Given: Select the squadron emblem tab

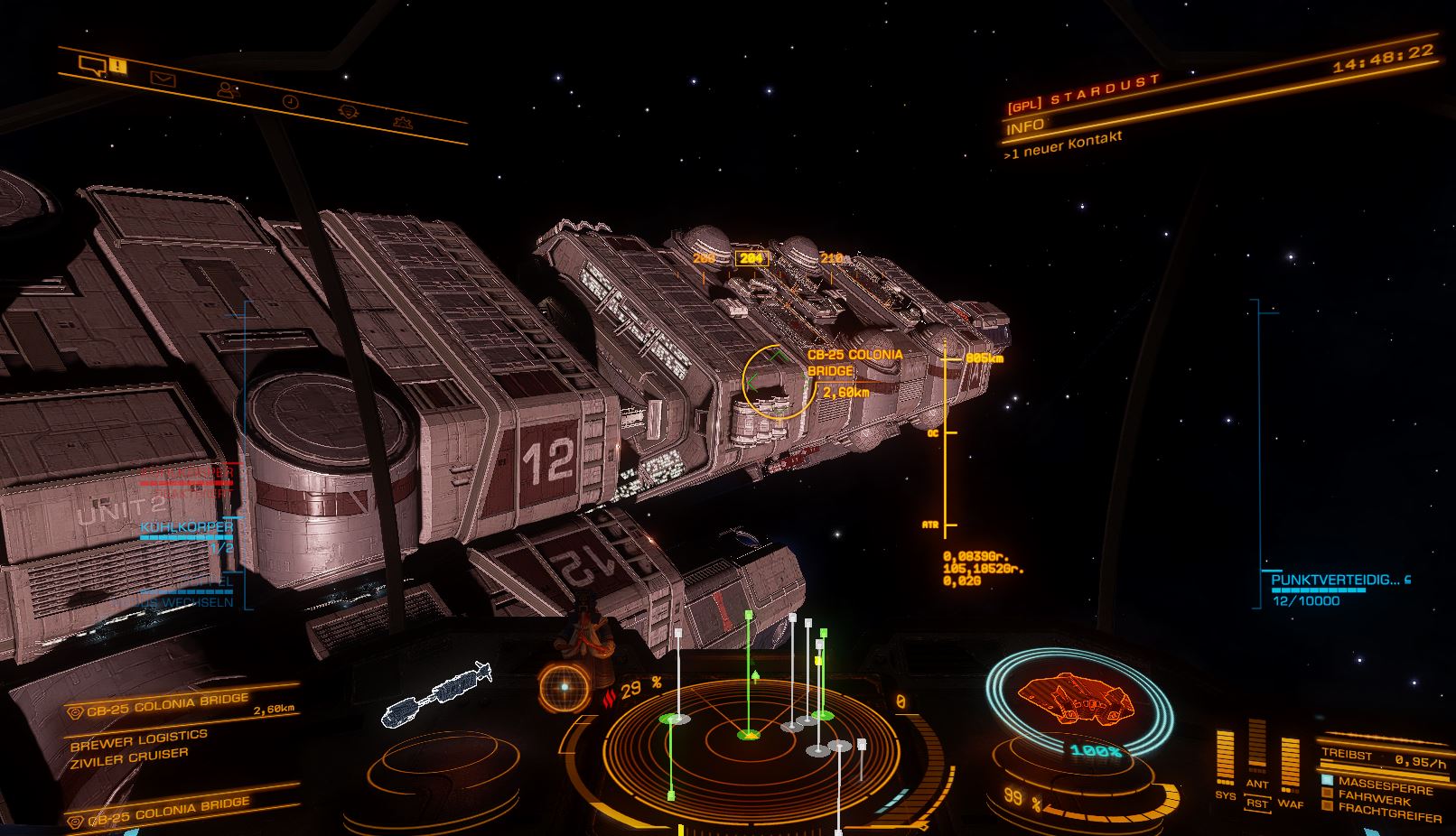Looking at the screenshot, I should pos(403,121).
